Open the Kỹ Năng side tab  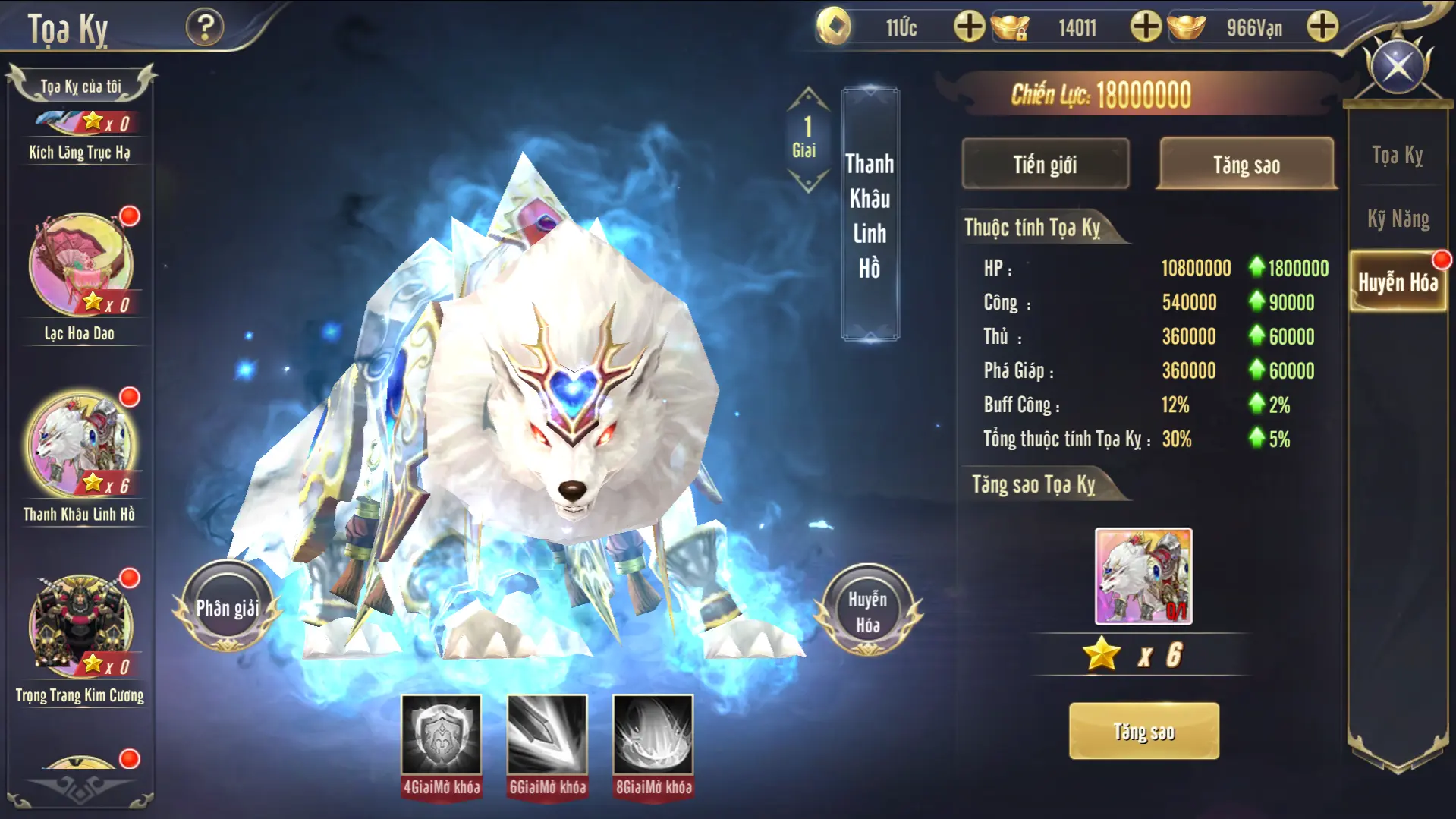point(1398,219)
